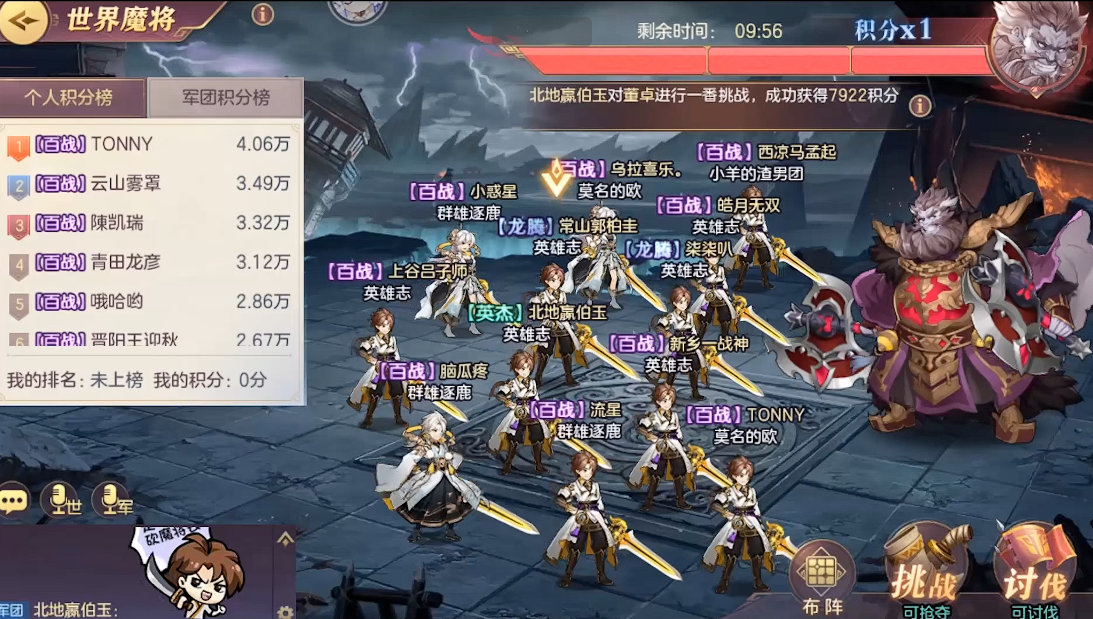Activate the legion voice microphone (军)
1093x619 pixels.
pos(110,499)
